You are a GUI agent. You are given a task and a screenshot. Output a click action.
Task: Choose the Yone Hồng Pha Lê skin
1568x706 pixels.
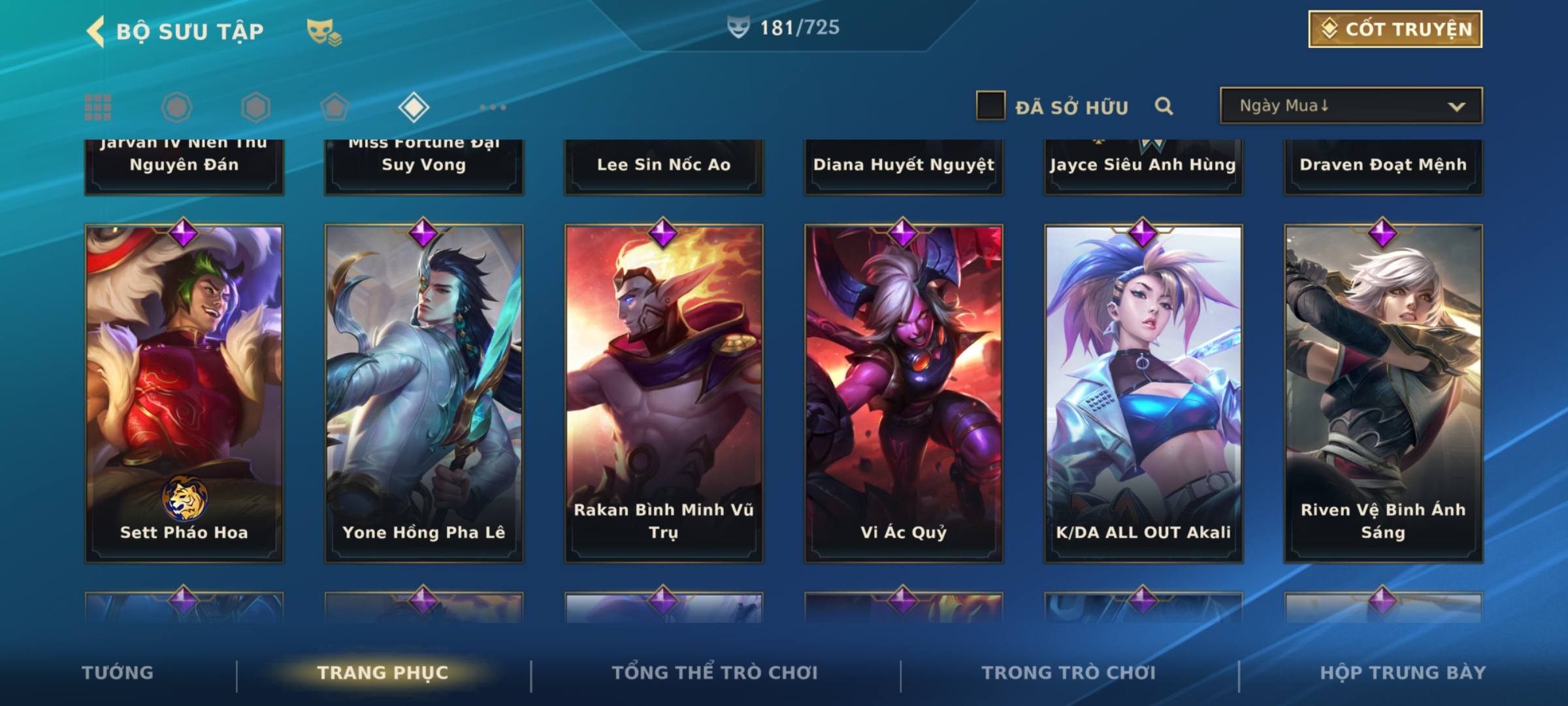point(424,392)
